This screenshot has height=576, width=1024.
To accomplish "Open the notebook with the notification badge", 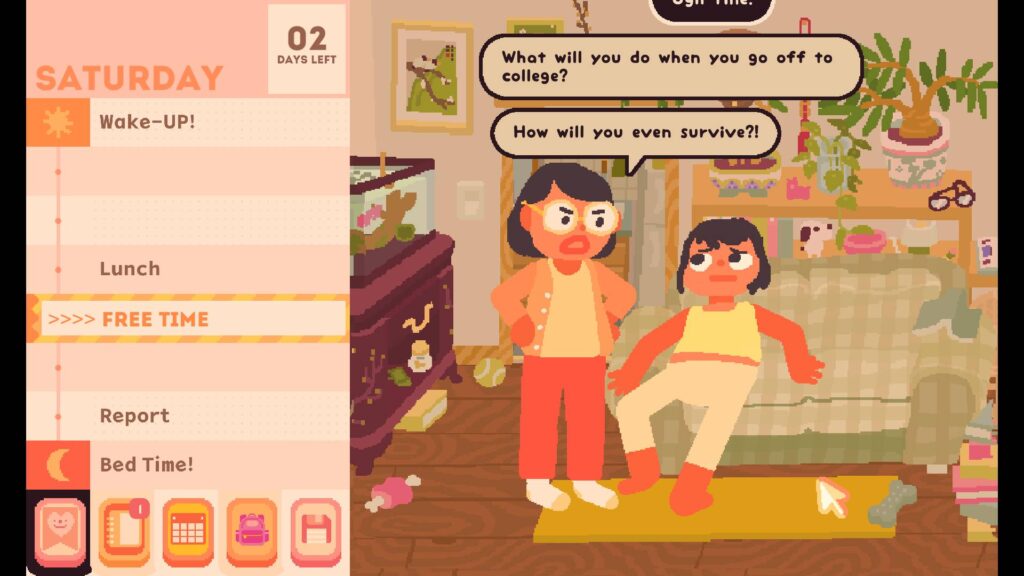I will 123,532.
